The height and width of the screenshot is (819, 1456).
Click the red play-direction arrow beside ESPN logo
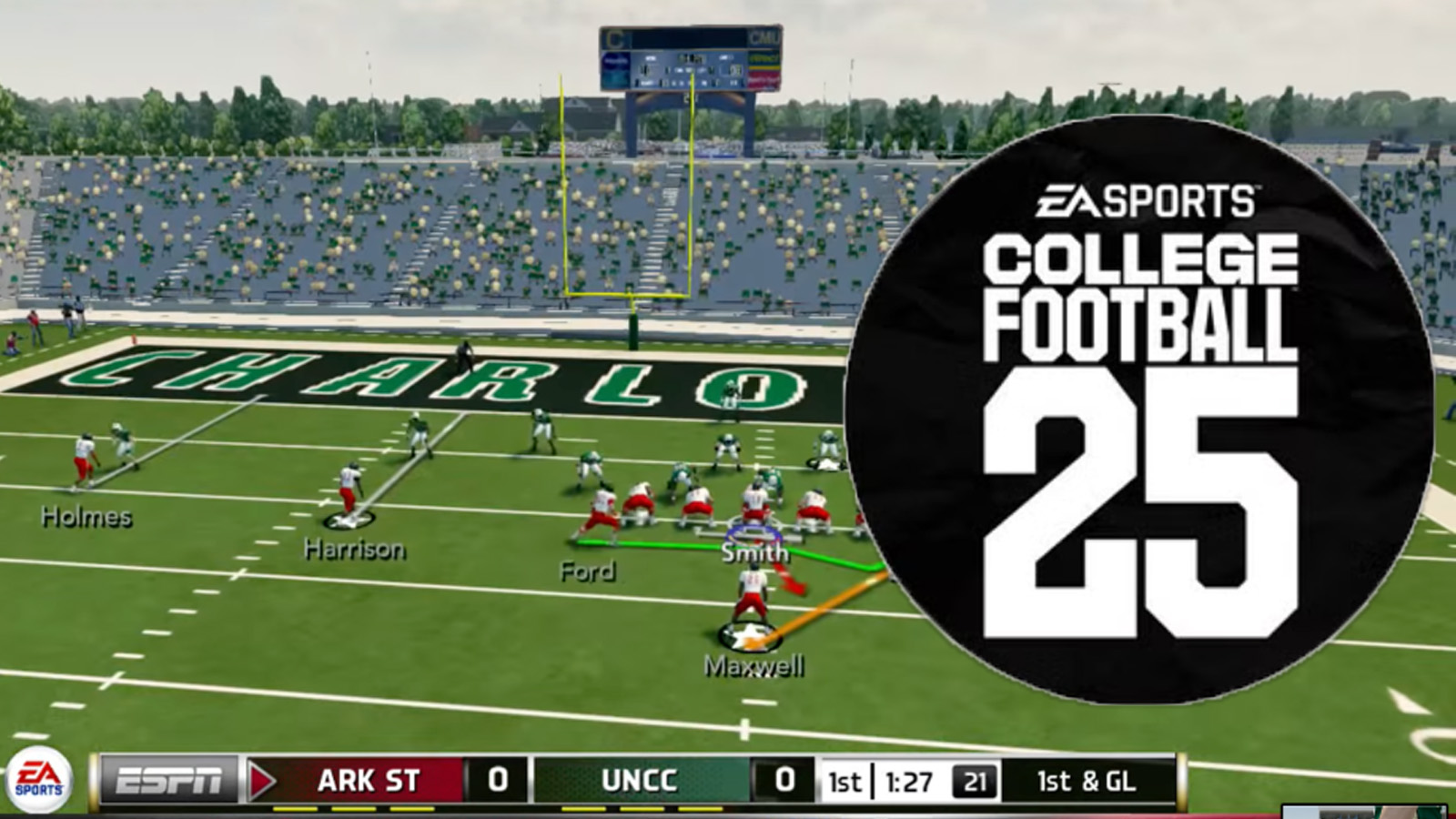click(x=264, y=781)
